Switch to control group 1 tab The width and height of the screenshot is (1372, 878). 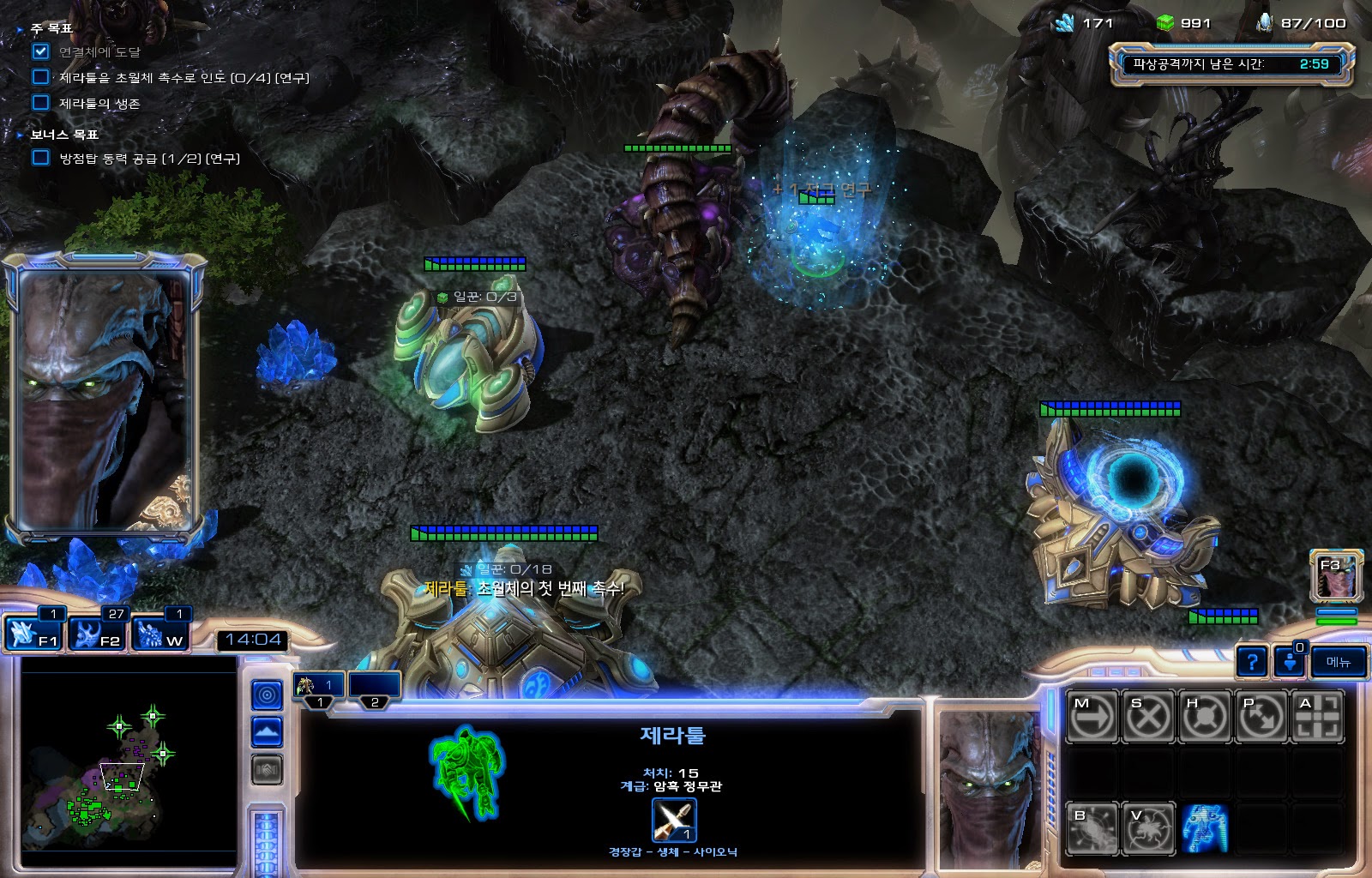tap(319, 688)
